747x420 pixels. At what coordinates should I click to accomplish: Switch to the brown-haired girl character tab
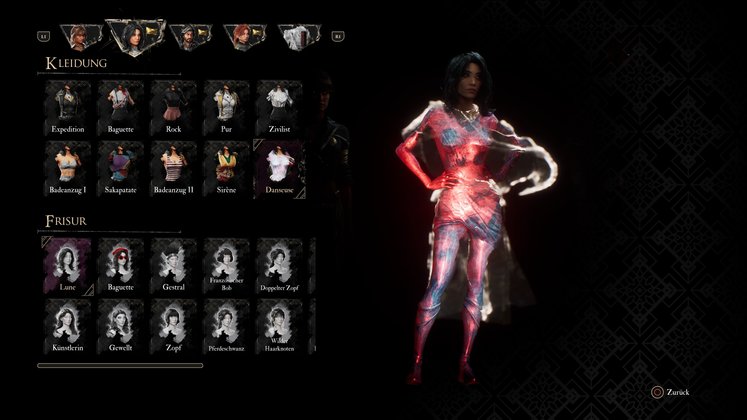(79, 37)
